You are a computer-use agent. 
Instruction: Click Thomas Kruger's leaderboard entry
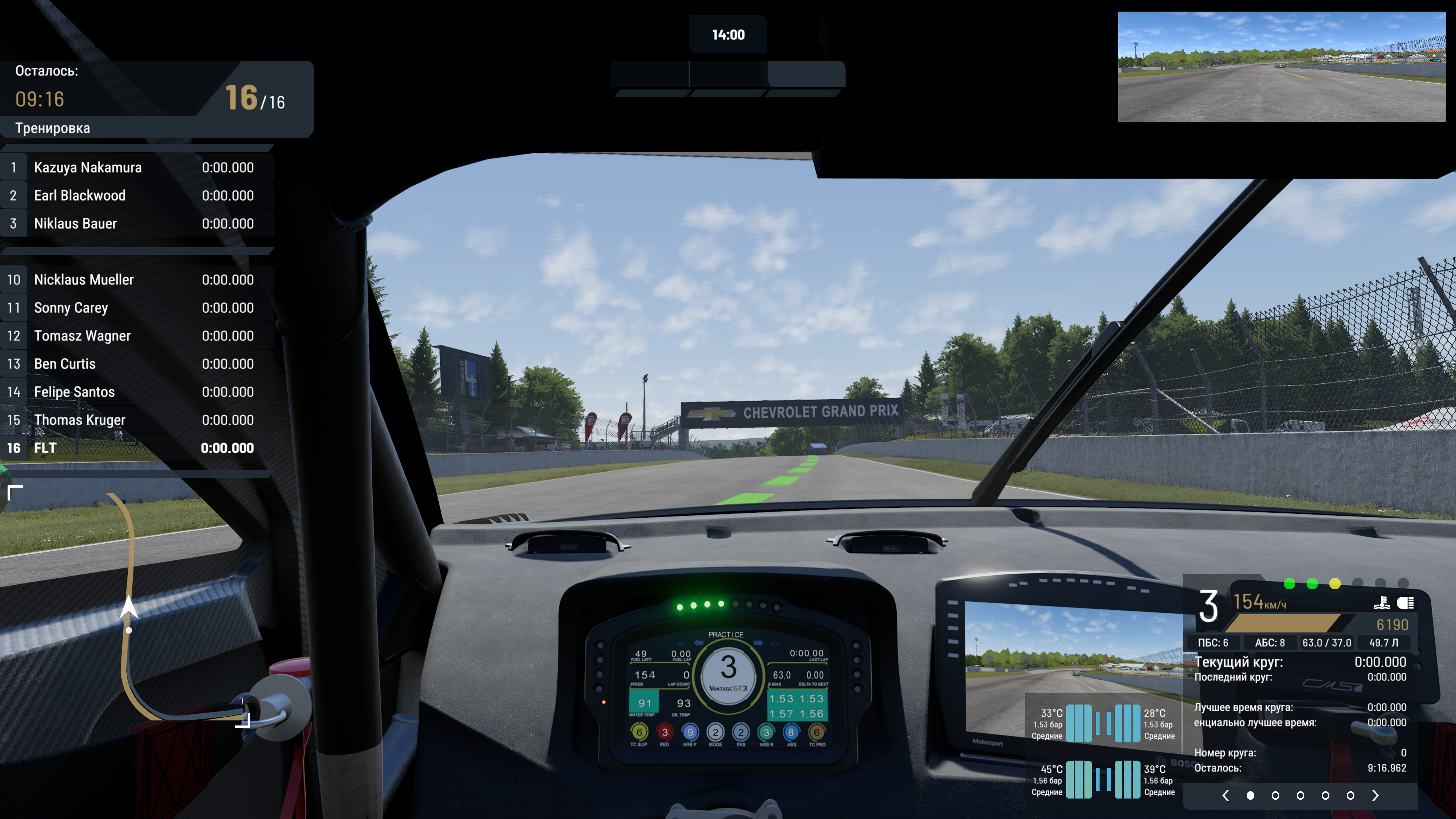(x=136, y=420)
